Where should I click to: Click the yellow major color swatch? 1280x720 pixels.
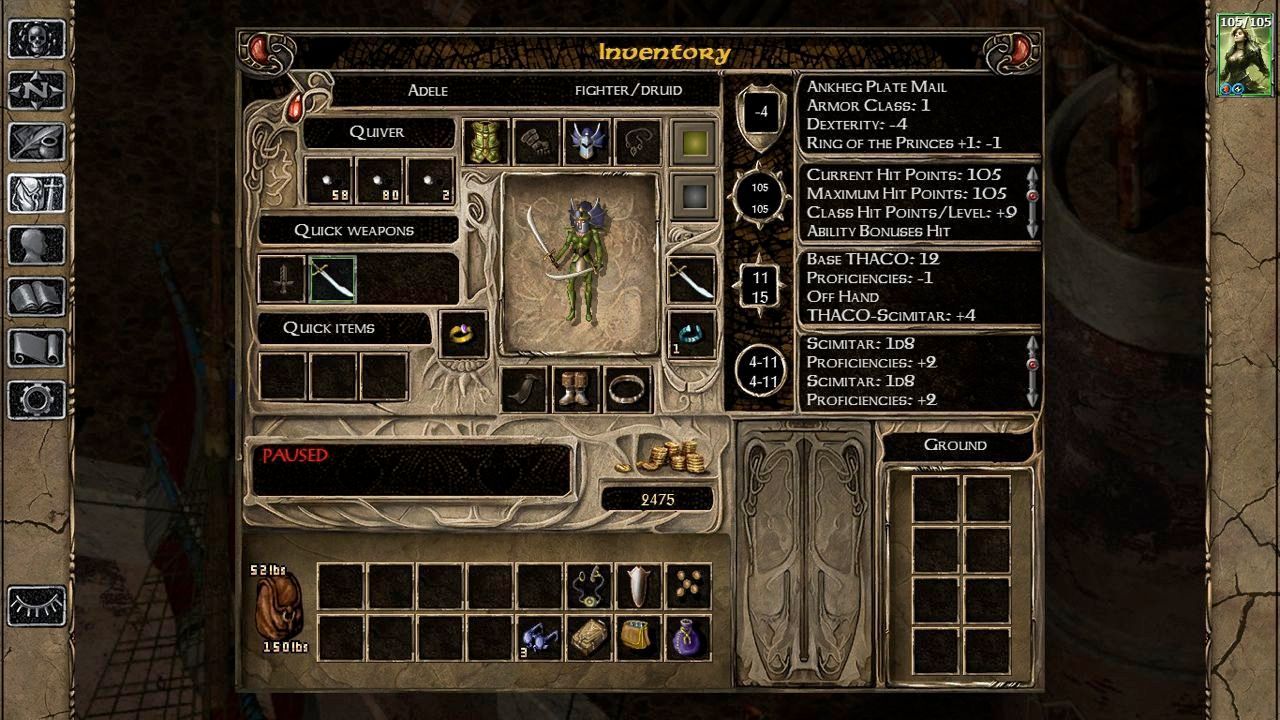pyautogui.click(x=692, y=142)
